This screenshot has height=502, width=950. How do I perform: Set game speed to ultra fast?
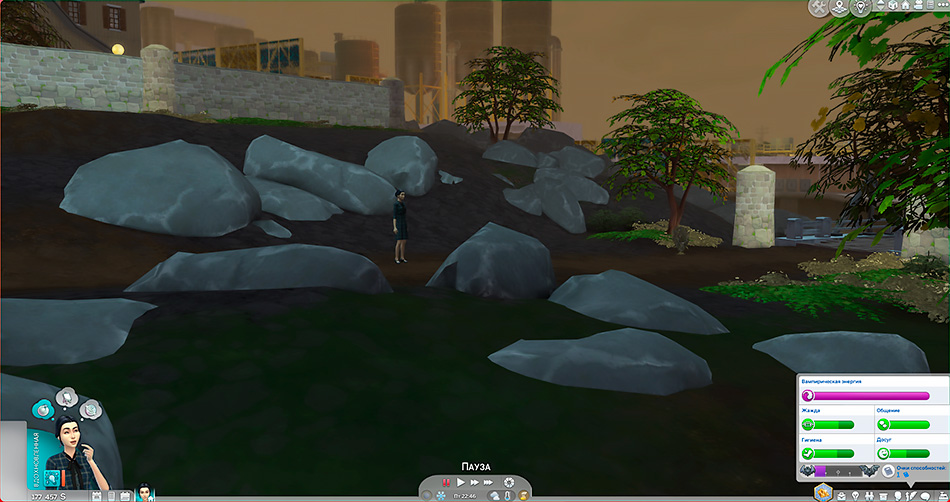pyautogui.click(x=489, y=482)
